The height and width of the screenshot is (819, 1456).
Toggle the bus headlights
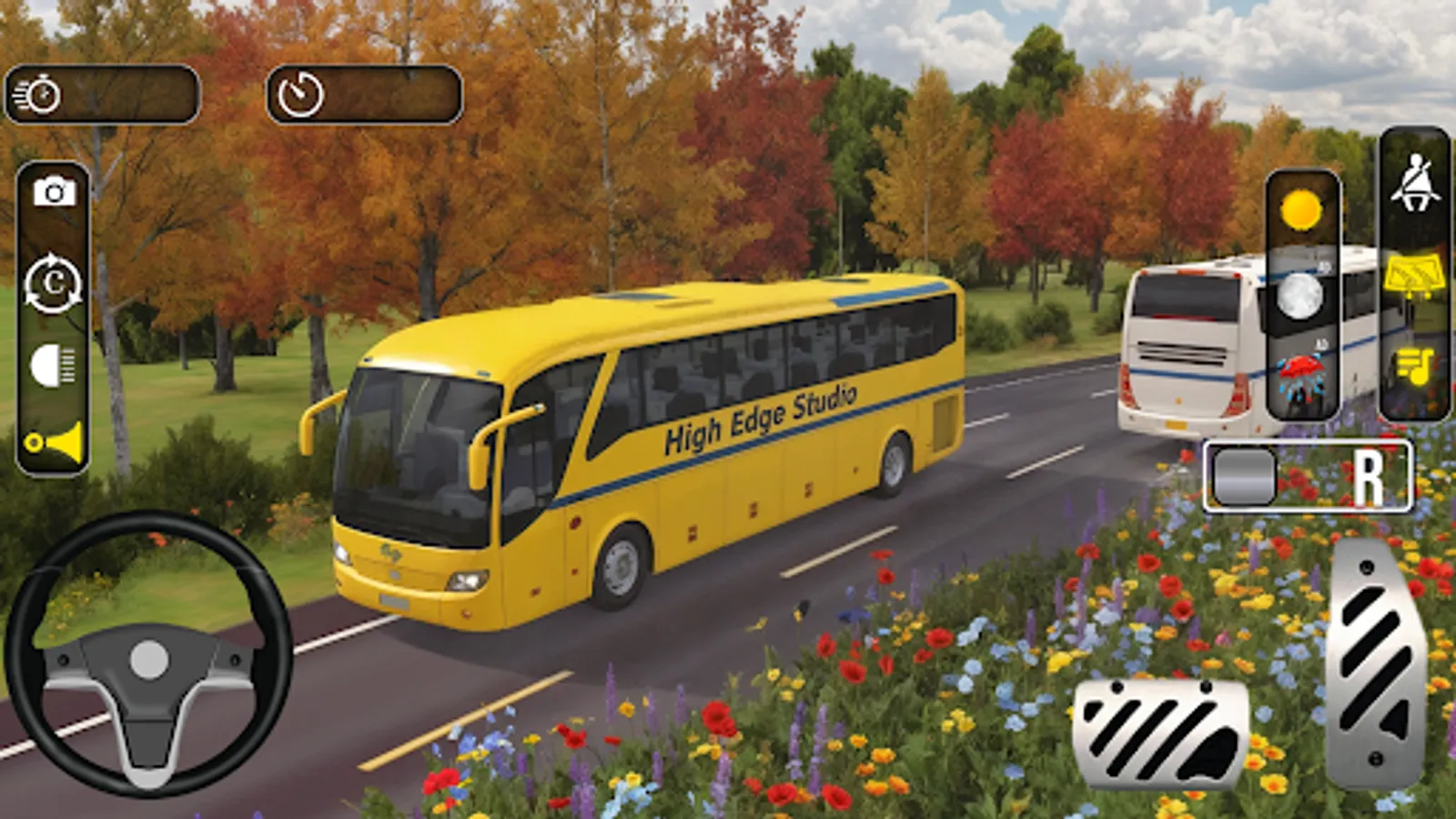[x=50, y=360]
